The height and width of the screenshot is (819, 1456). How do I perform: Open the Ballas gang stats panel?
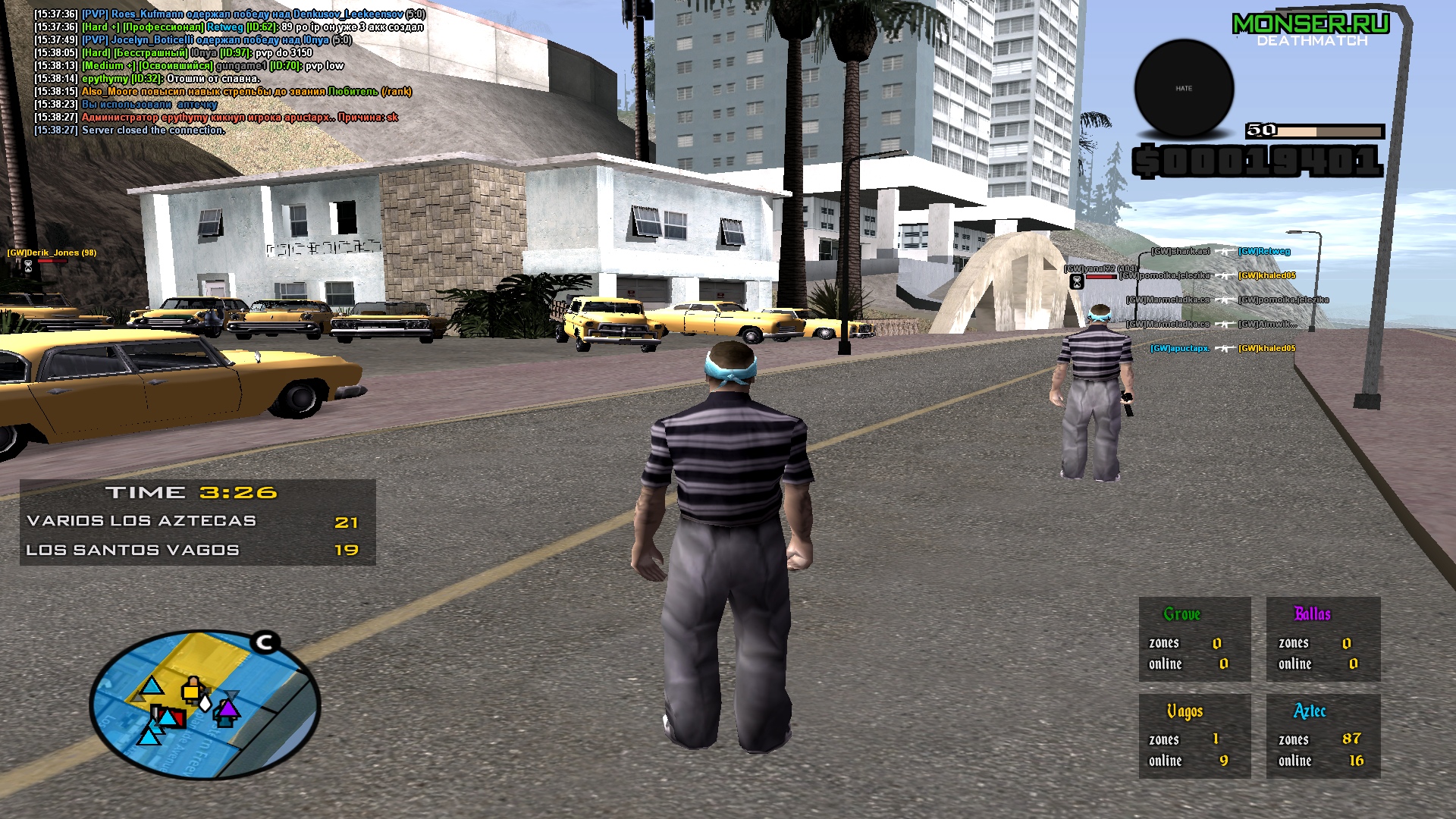(x=1323, y=639)
